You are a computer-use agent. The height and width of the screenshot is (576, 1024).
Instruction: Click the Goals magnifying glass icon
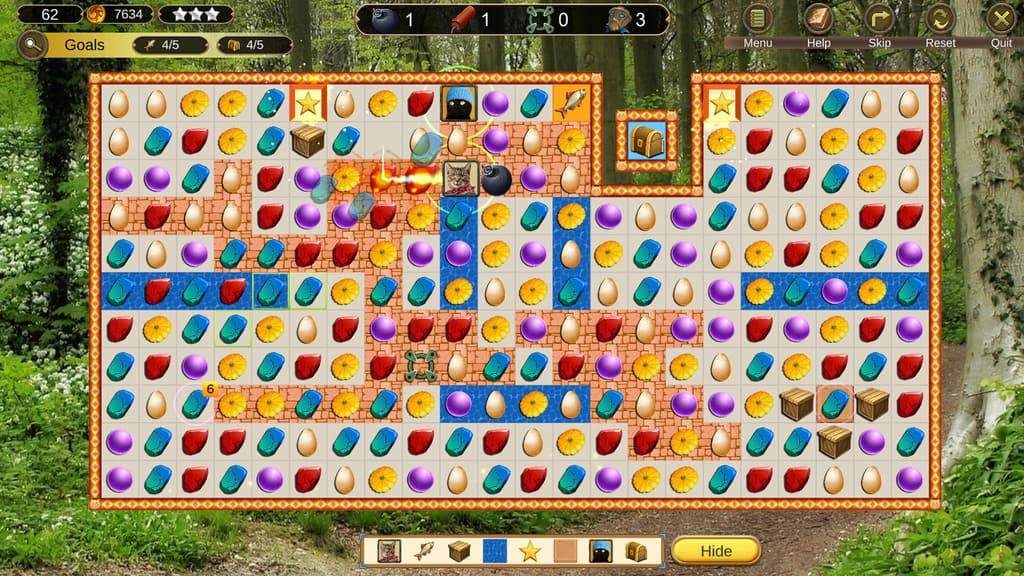[32, 44]
